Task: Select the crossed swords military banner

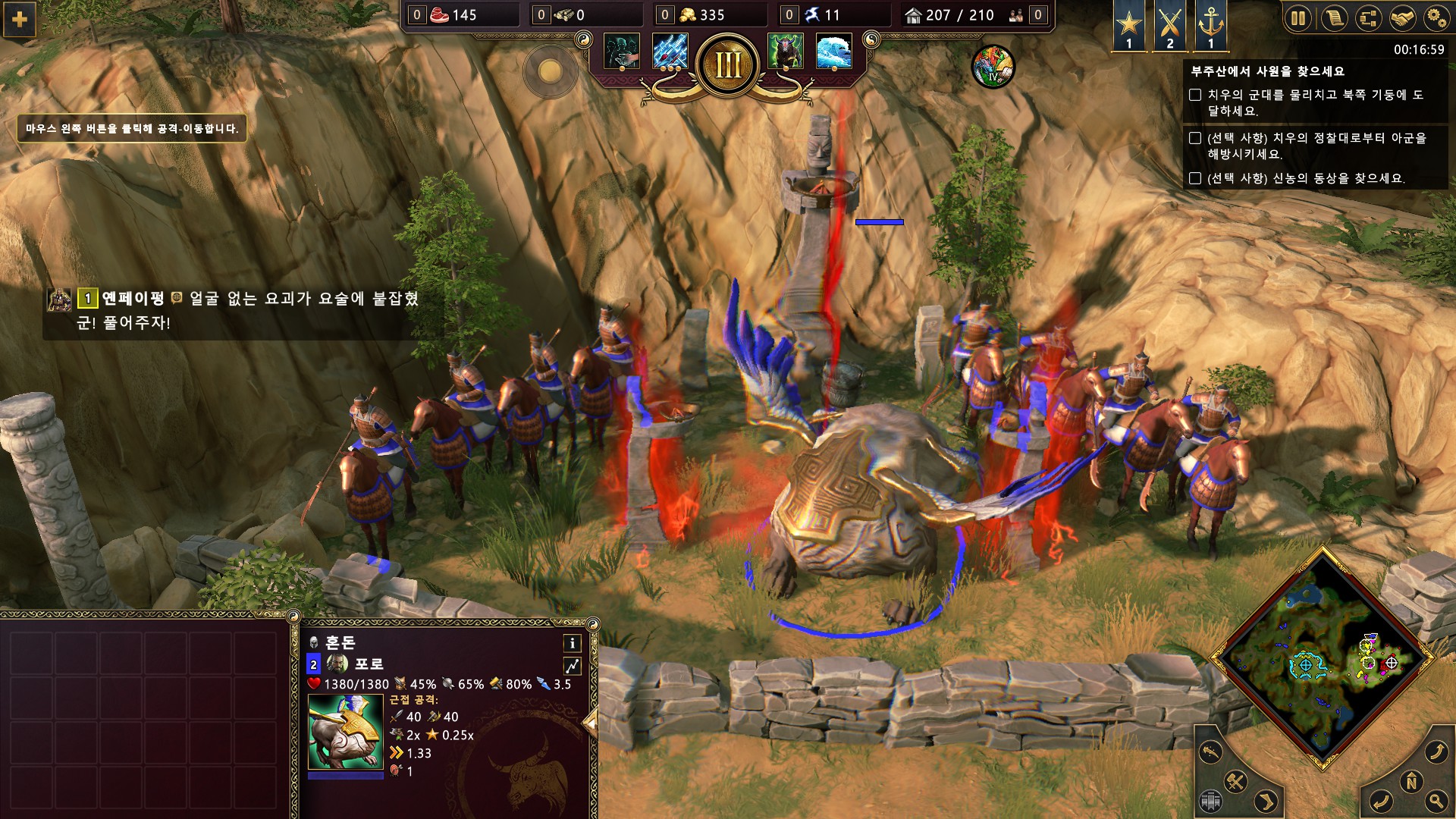Action: point(1169,26)
